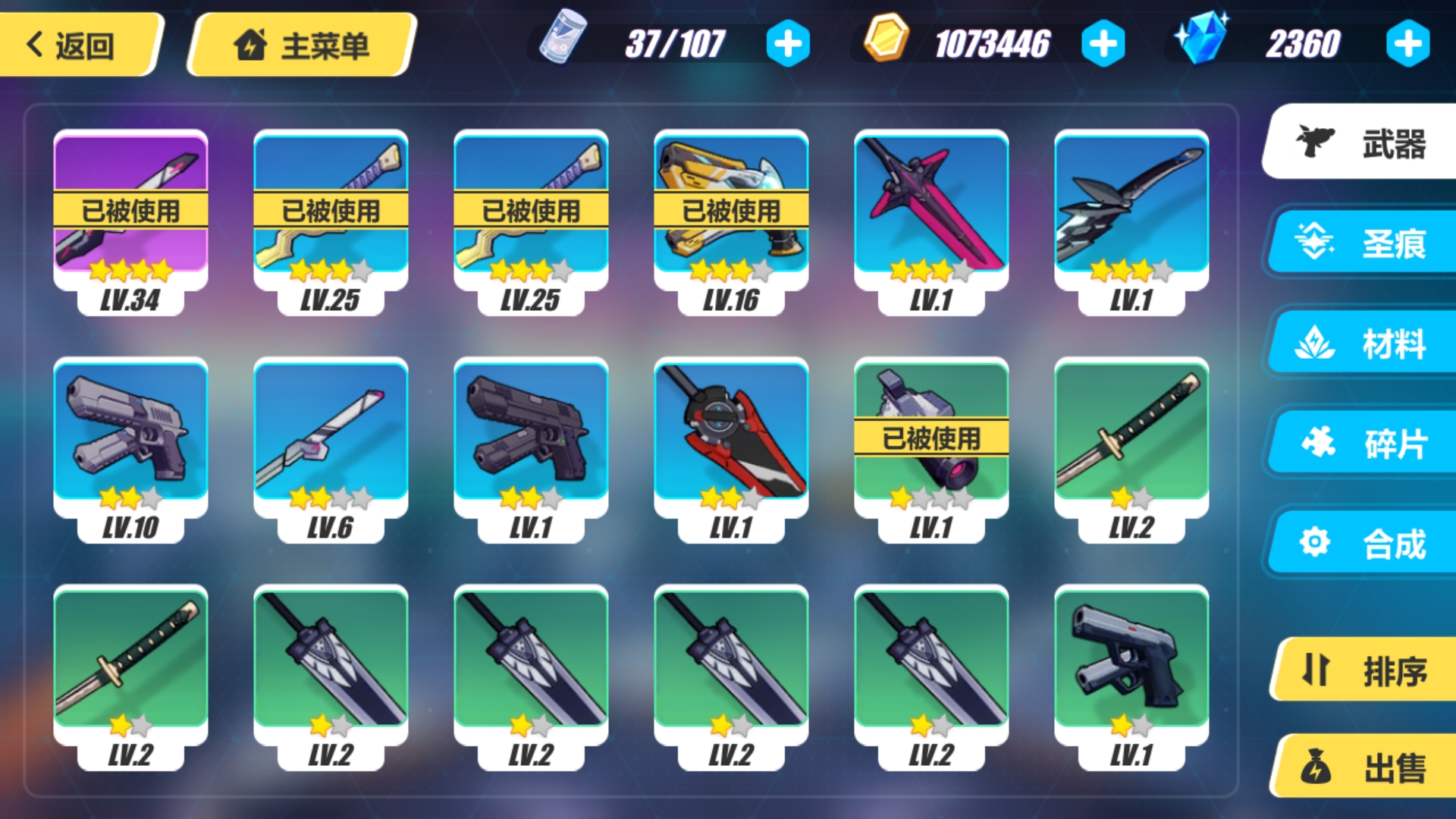Click the stamina vial icon in top bar
The width and height of the screenshot is (1456, 819).
coord(564,42)
